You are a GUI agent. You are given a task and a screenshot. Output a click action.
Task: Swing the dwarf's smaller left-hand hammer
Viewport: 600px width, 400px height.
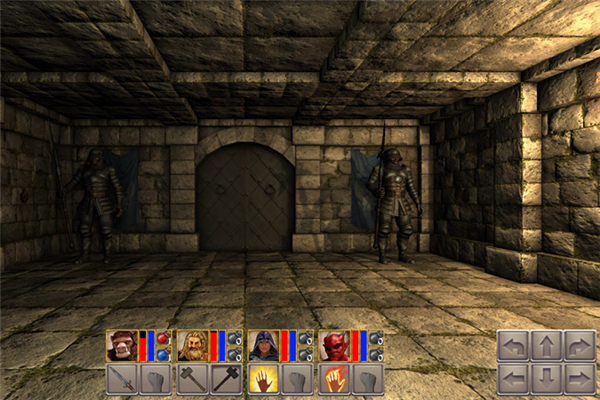[x=192, y=379]
